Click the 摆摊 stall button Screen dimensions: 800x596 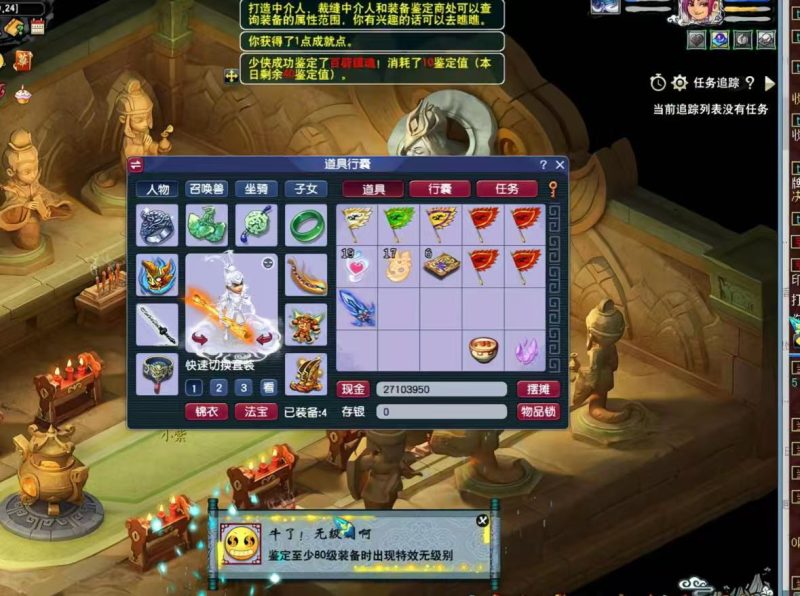[538, 389]
